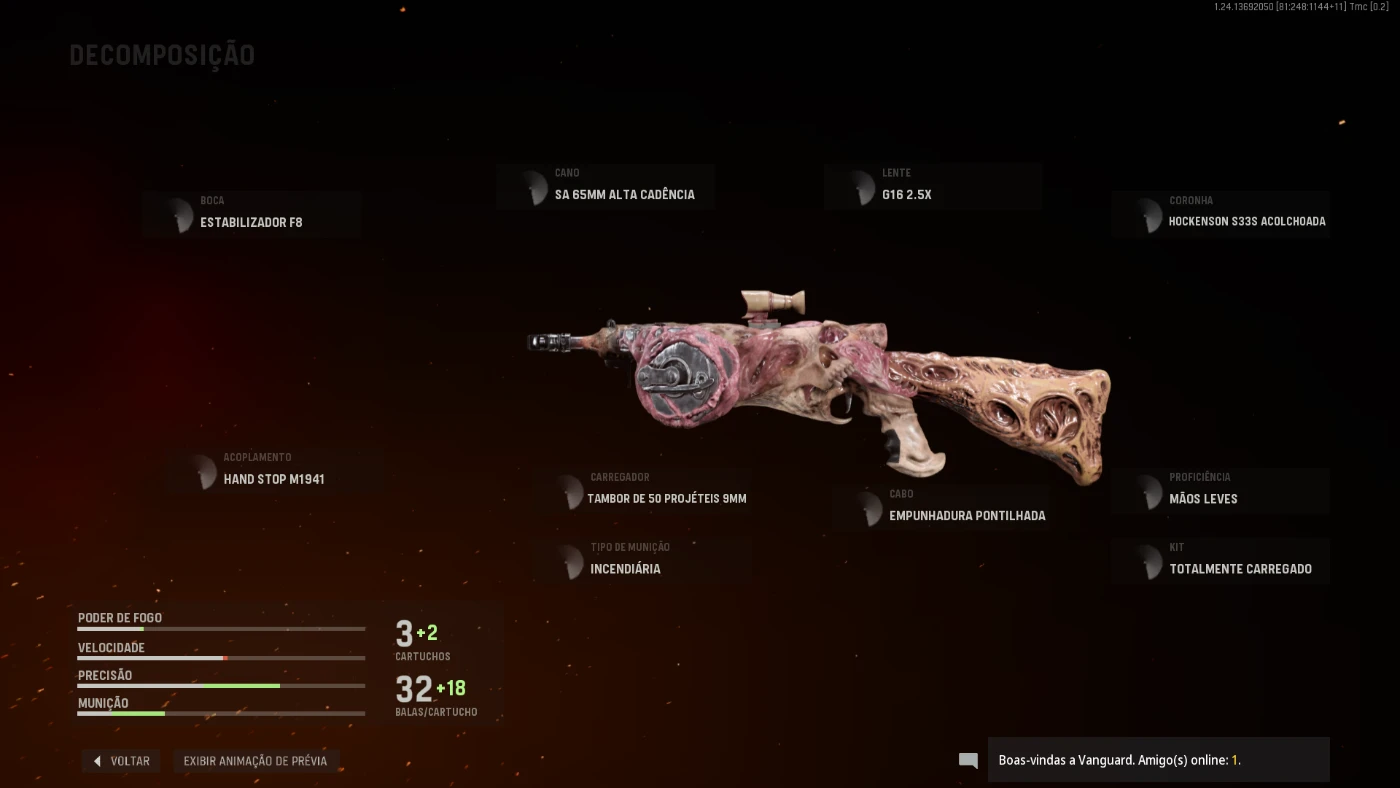The image size is (1400, 788).
Task: Open the CANO slot SA 65mm Alta Cadência
Action: click(x=606, y=186)
